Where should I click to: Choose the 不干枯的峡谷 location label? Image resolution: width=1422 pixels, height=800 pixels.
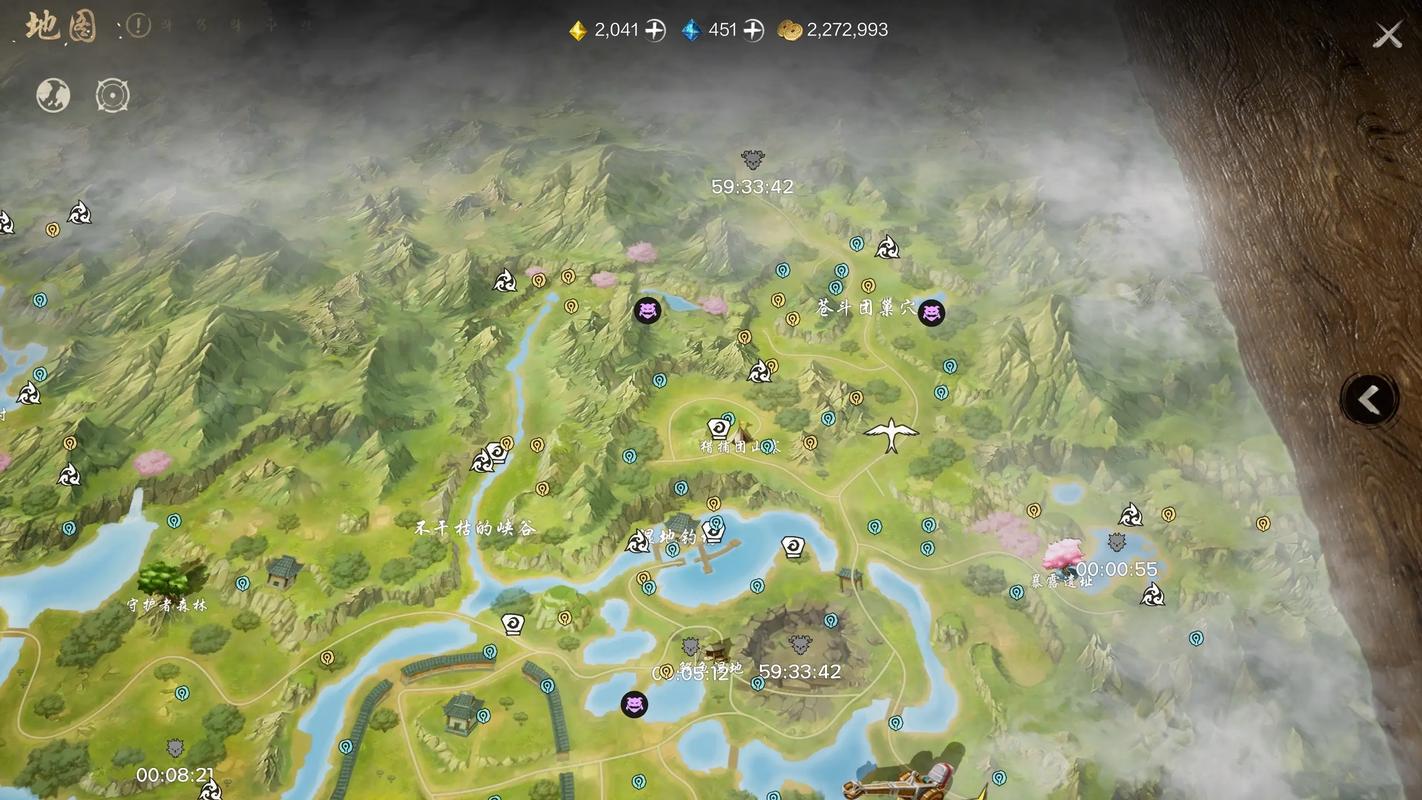(476, 528)
